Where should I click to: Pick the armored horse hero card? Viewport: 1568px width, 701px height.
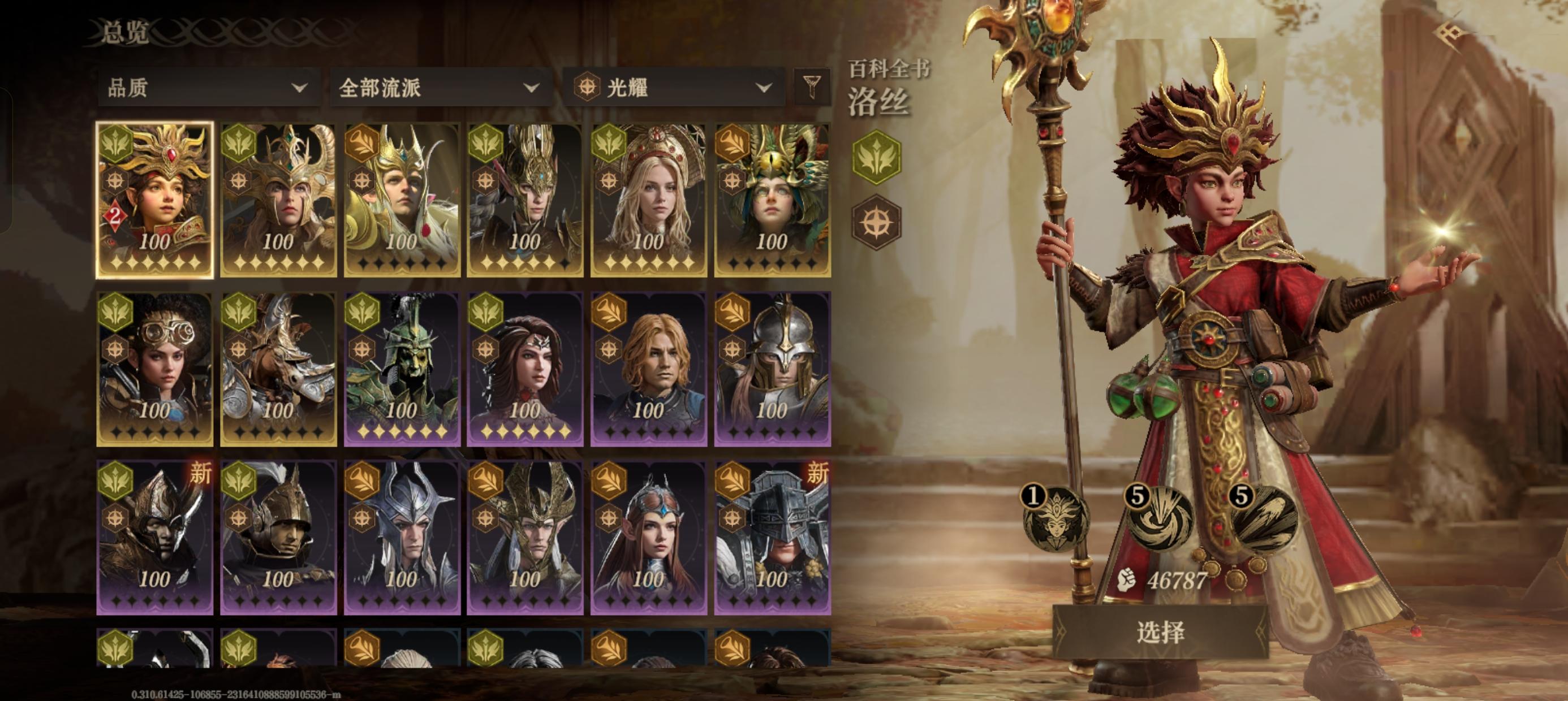point(278,369)
